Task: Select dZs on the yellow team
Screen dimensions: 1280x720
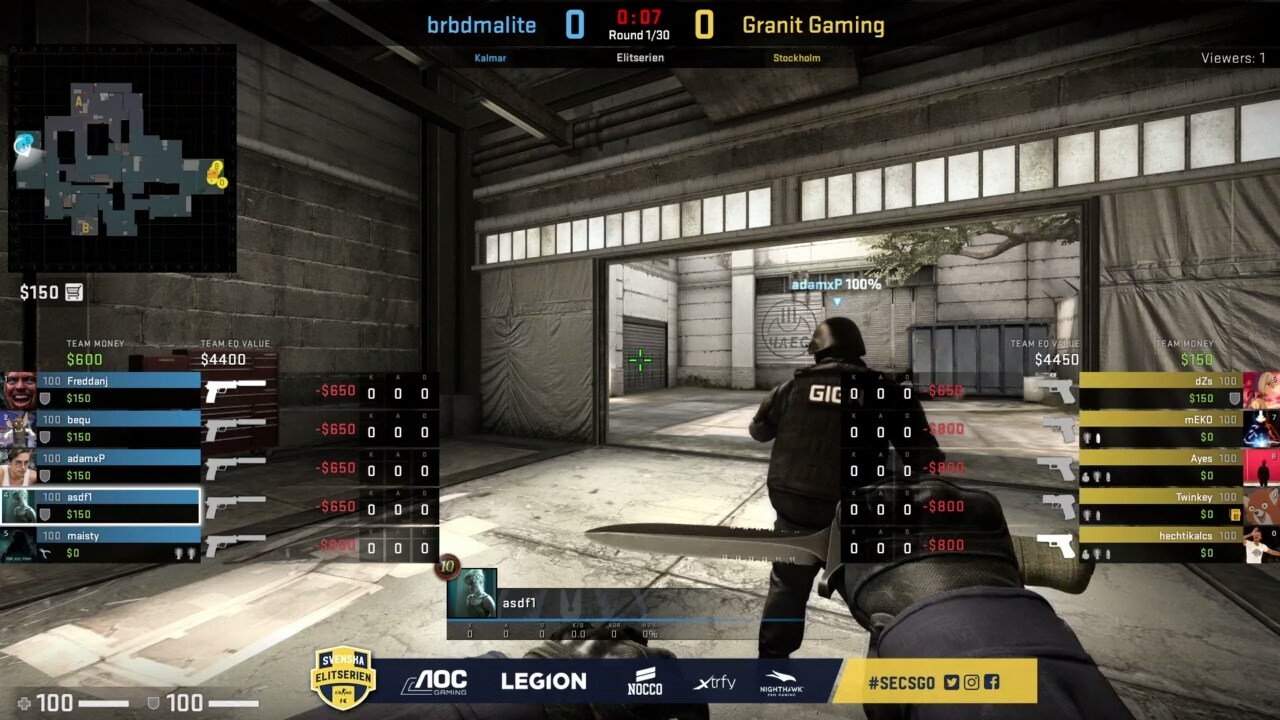Action: 1160,389
